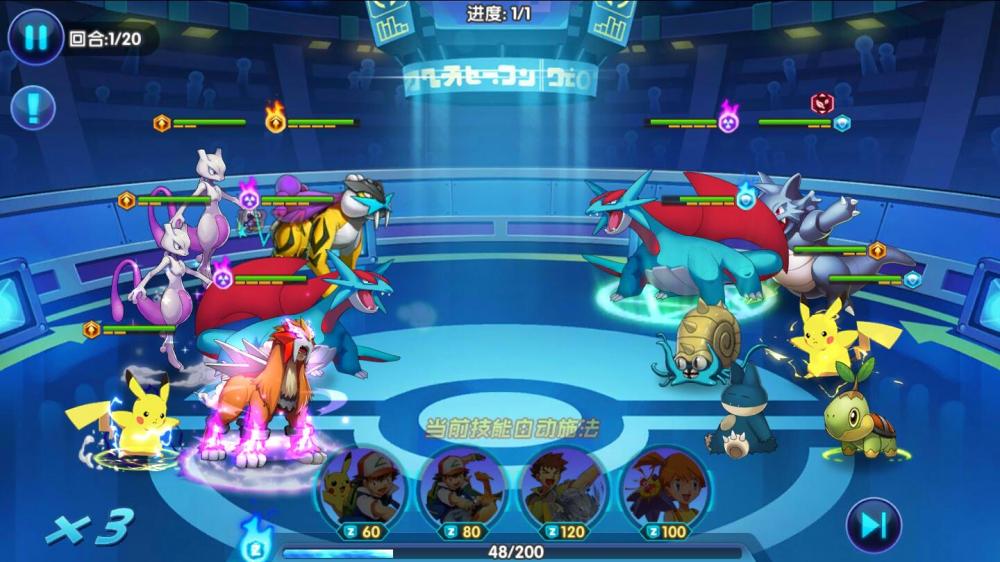The image size is (1000, 562).
Task: Toggle the x3 battle speed
Action: click(90, 527)
